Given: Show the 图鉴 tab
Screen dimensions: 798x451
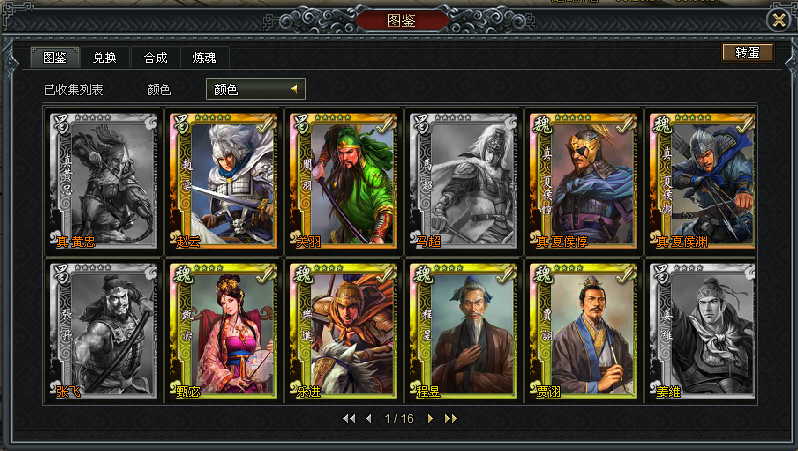Looking at the screenshot, I should [55, 57].
